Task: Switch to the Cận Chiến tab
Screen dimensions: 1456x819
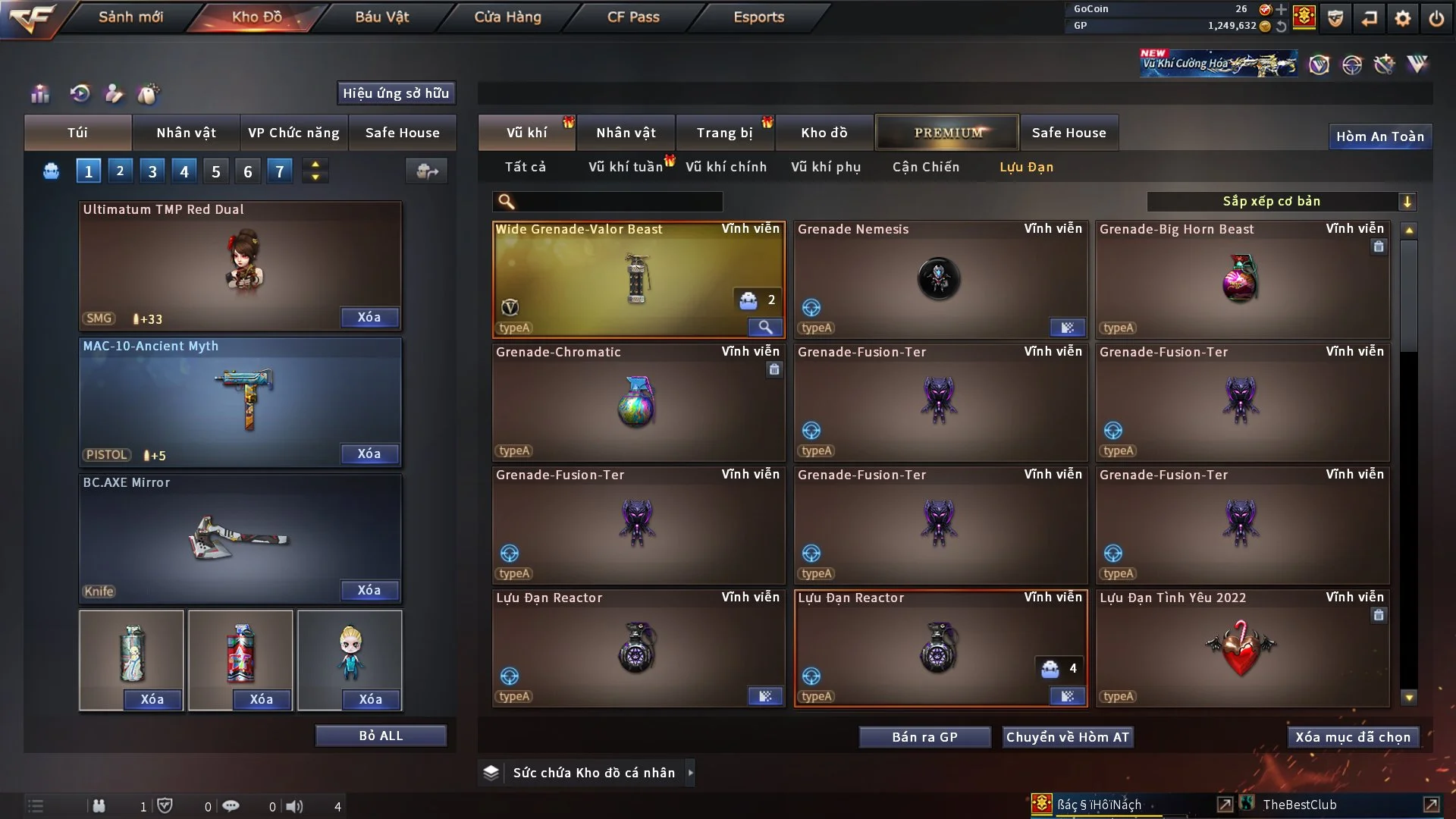Action: (x=925, y=167)
